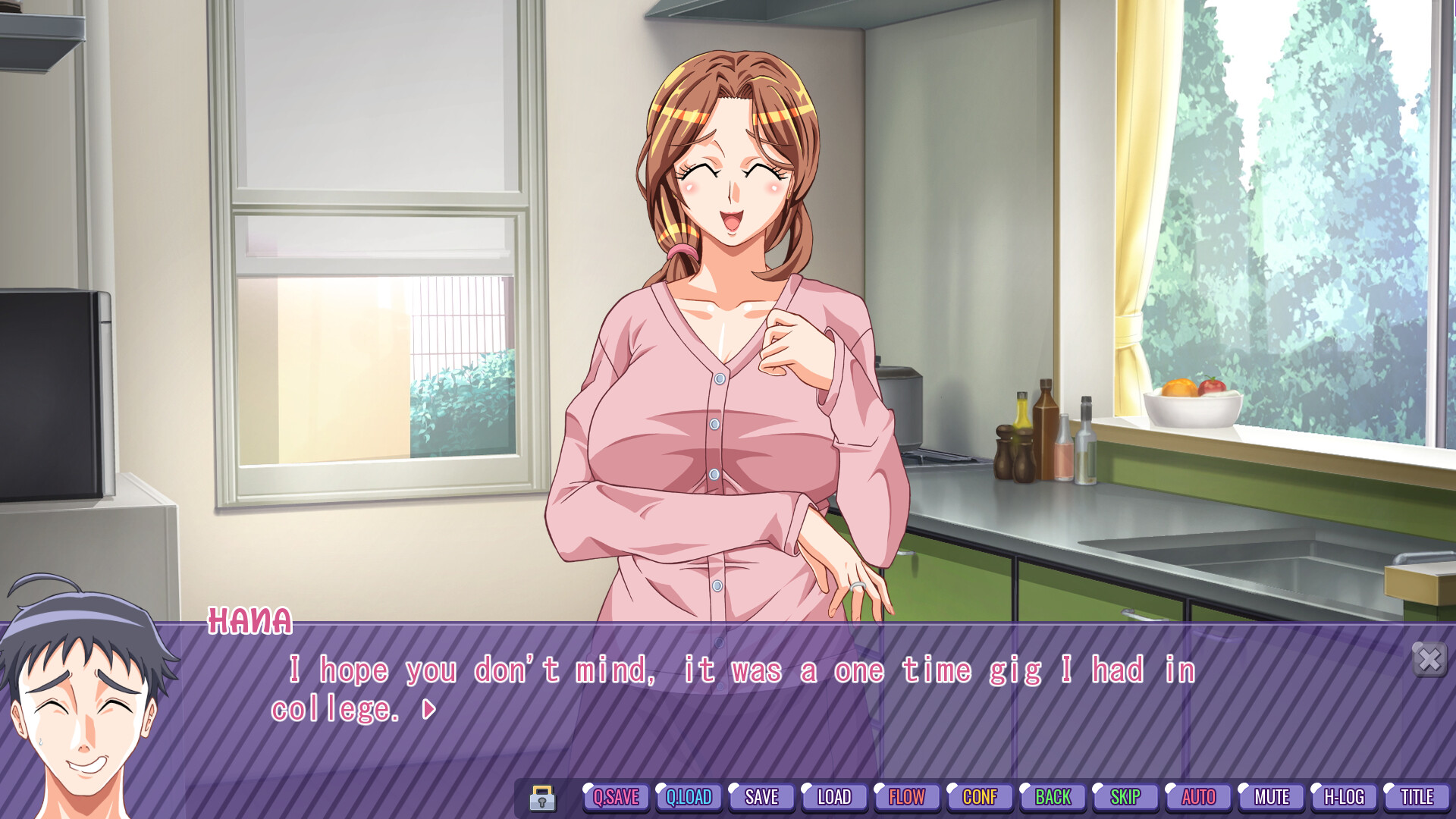Viewport: 1456px width, 819px height.
Task: Enable AUTO reading mode
Action: pyautogui.click(x=1197, y=797)
